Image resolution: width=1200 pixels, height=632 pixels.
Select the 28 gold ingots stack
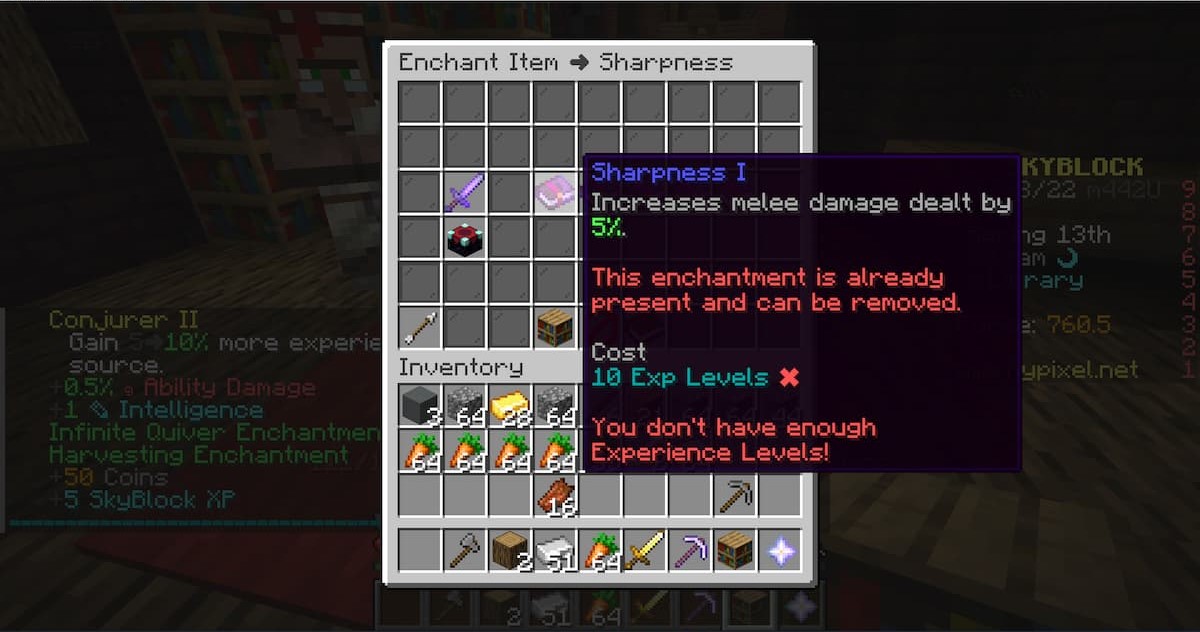[x=510, y=406]
